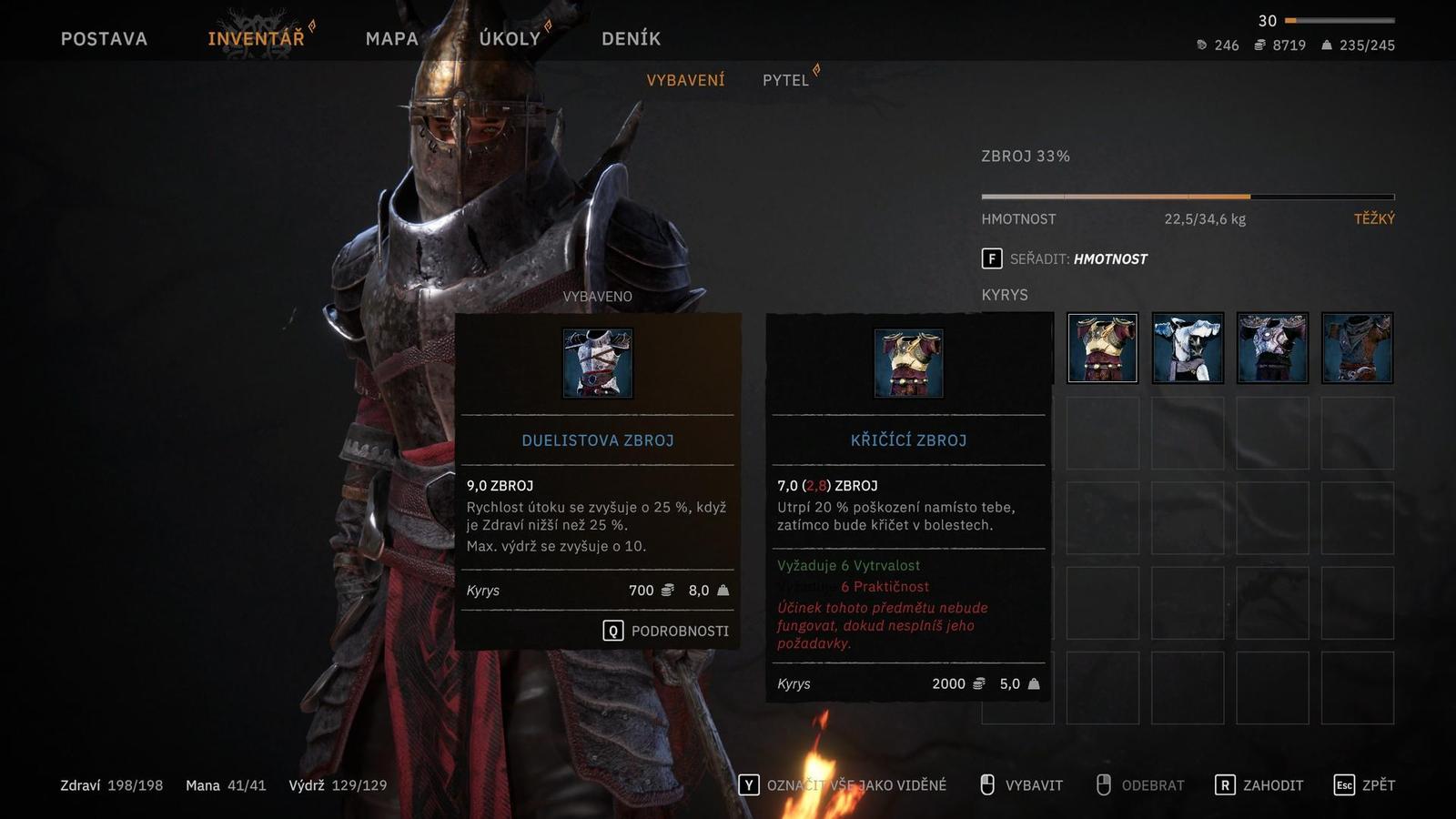Screen dimensions: 1456x819
Task: Select the blue and orange cuirass slot
Action: 1357,348
